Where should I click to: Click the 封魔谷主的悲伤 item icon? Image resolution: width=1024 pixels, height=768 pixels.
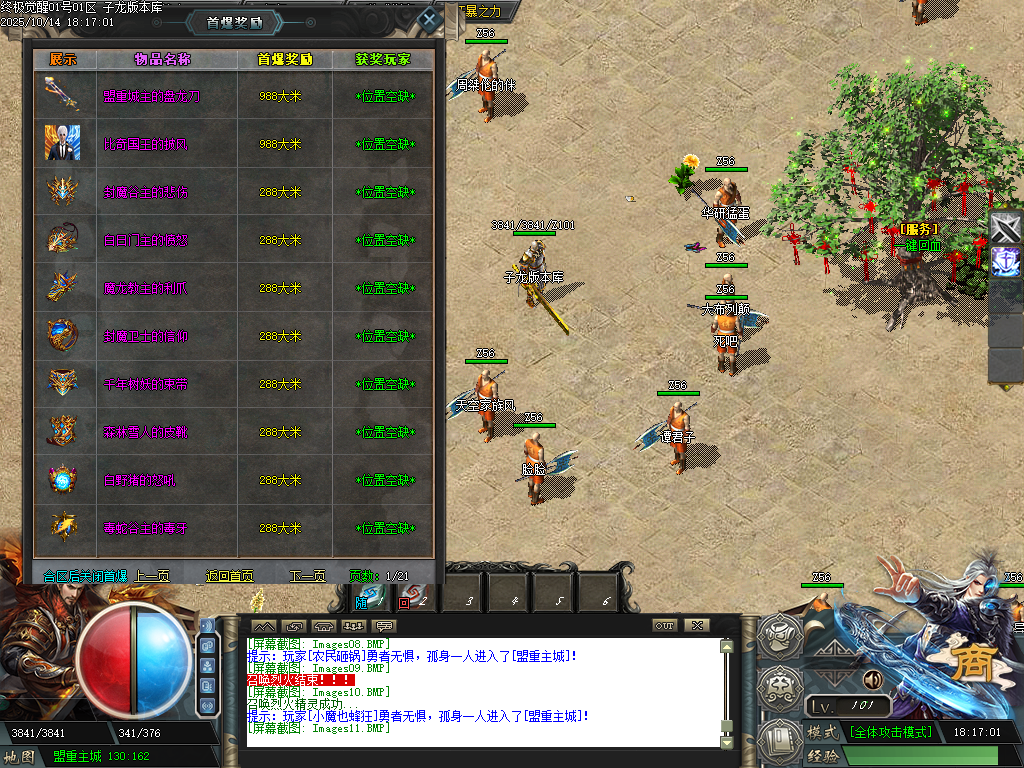(x=63, y=191)
